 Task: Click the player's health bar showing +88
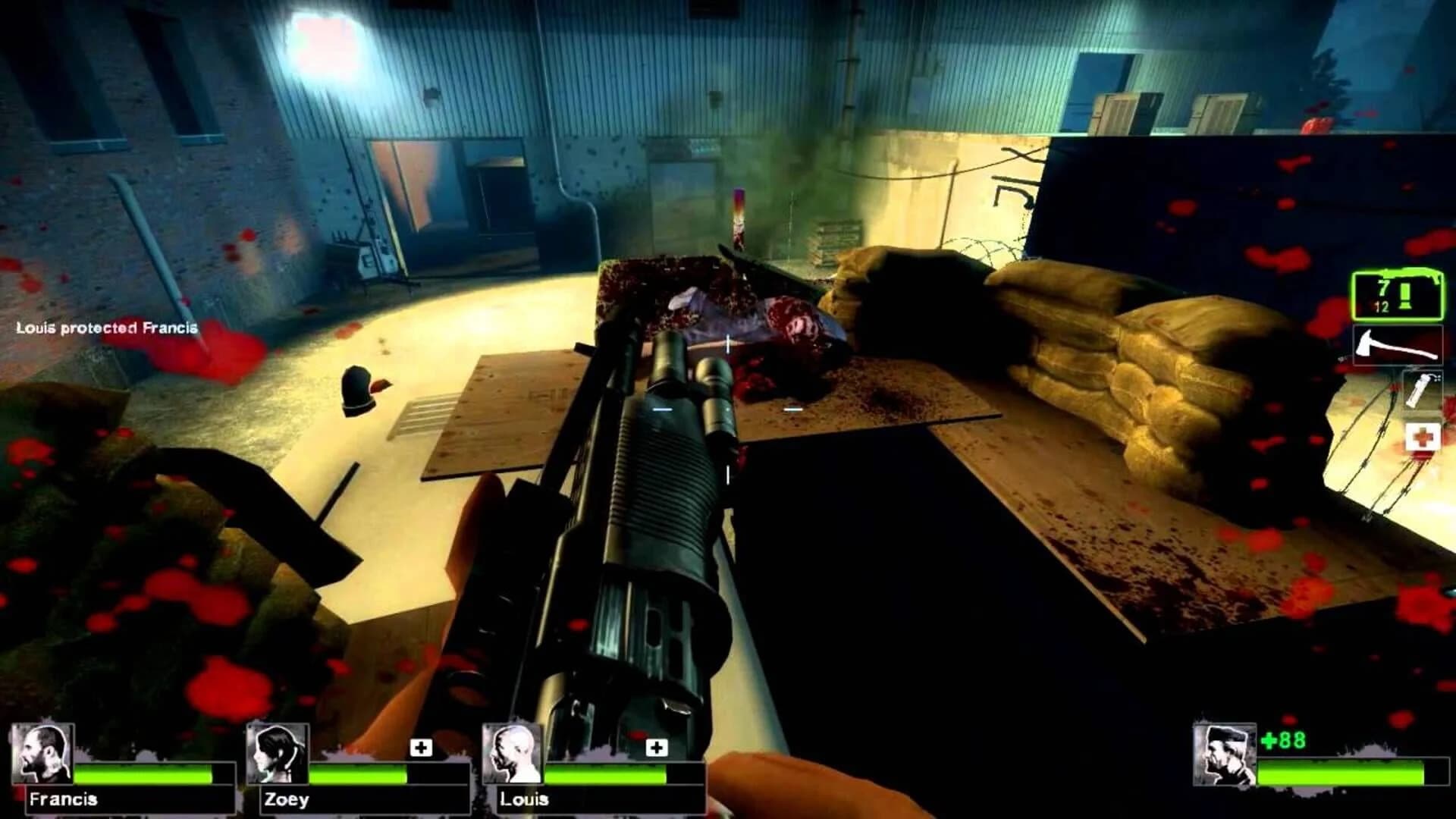[x=1341, y=773]
